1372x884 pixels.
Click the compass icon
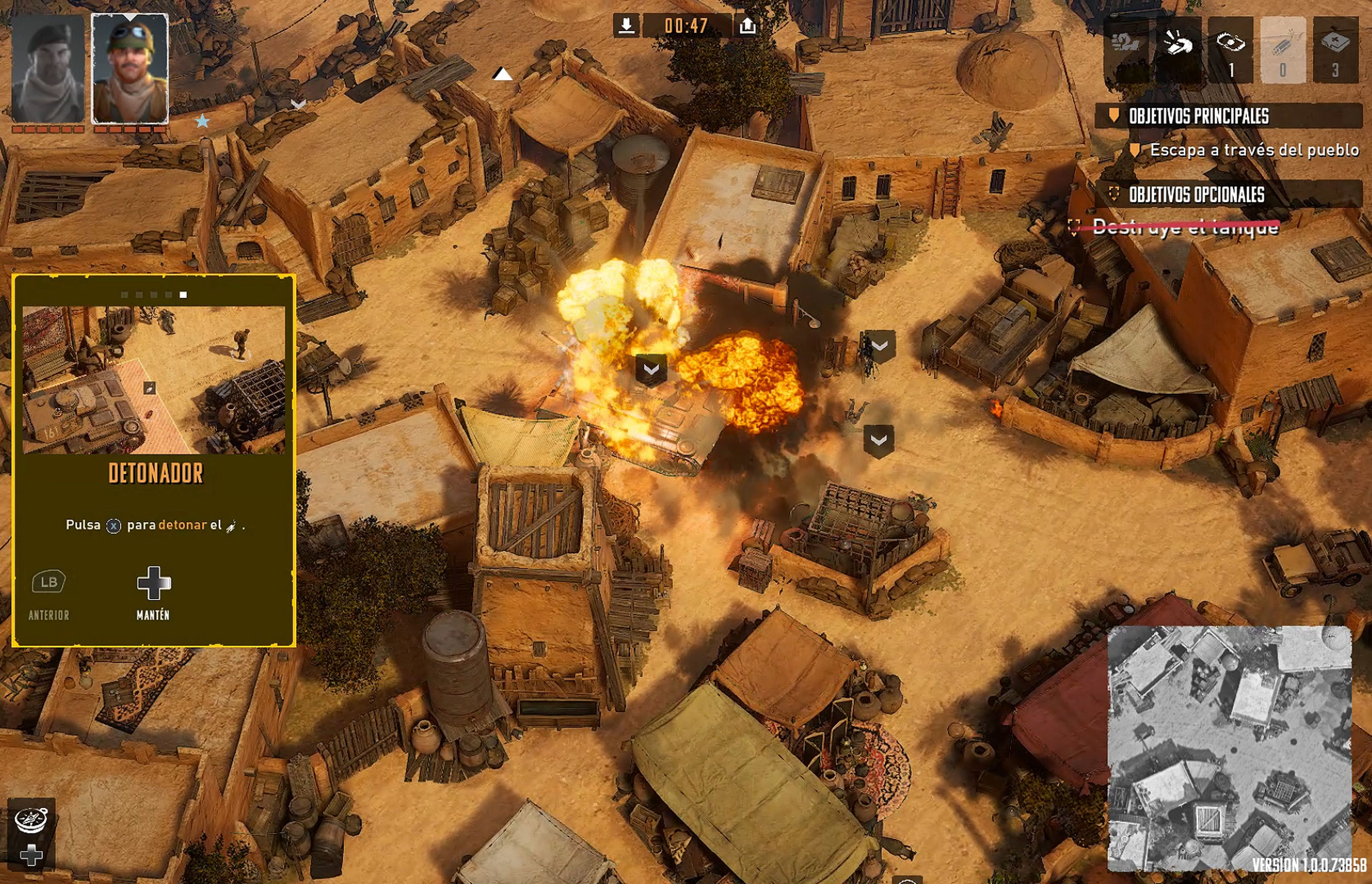coord(31,819)
